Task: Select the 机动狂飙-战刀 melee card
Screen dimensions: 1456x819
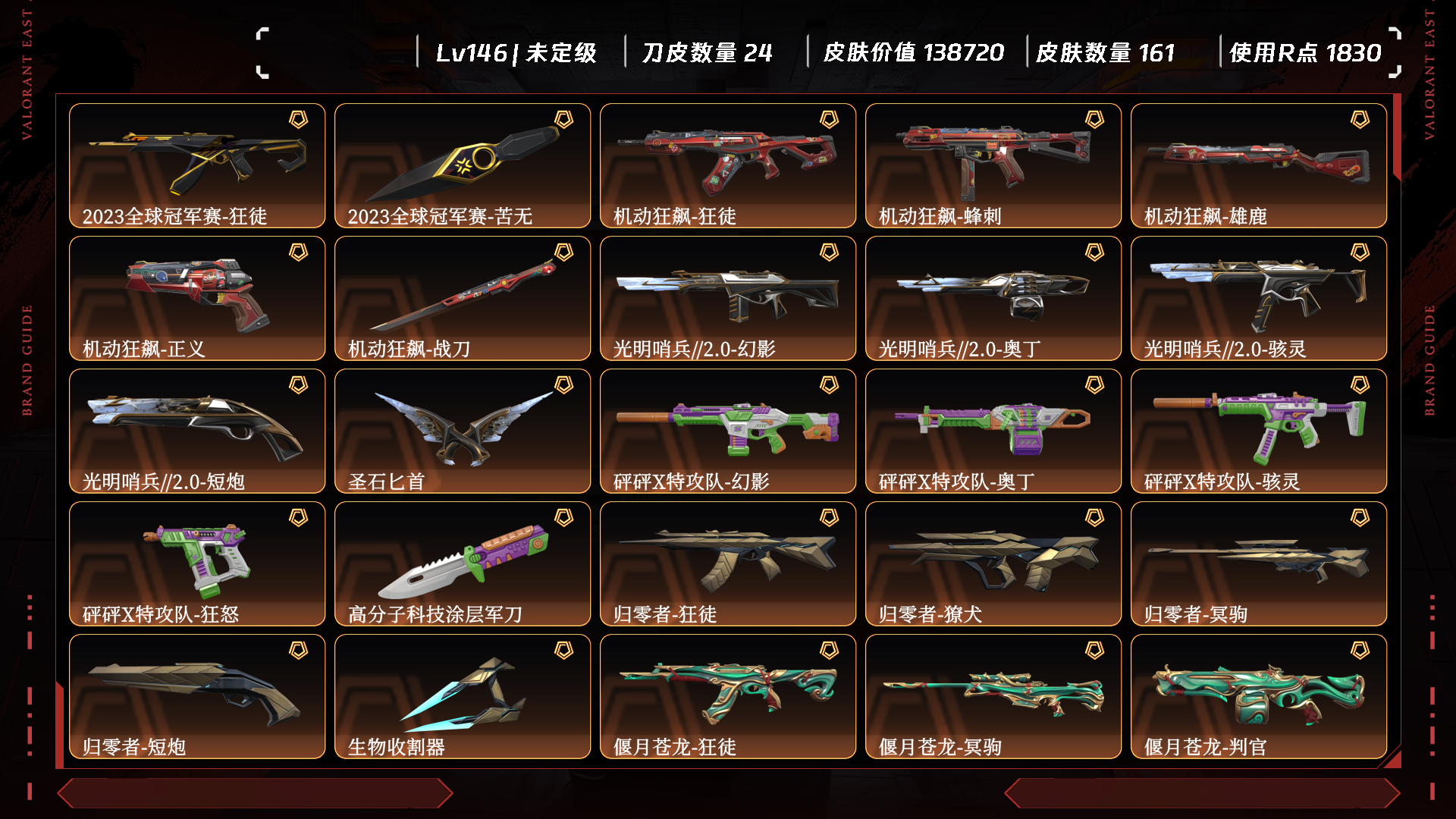Action: click(463, 298)
